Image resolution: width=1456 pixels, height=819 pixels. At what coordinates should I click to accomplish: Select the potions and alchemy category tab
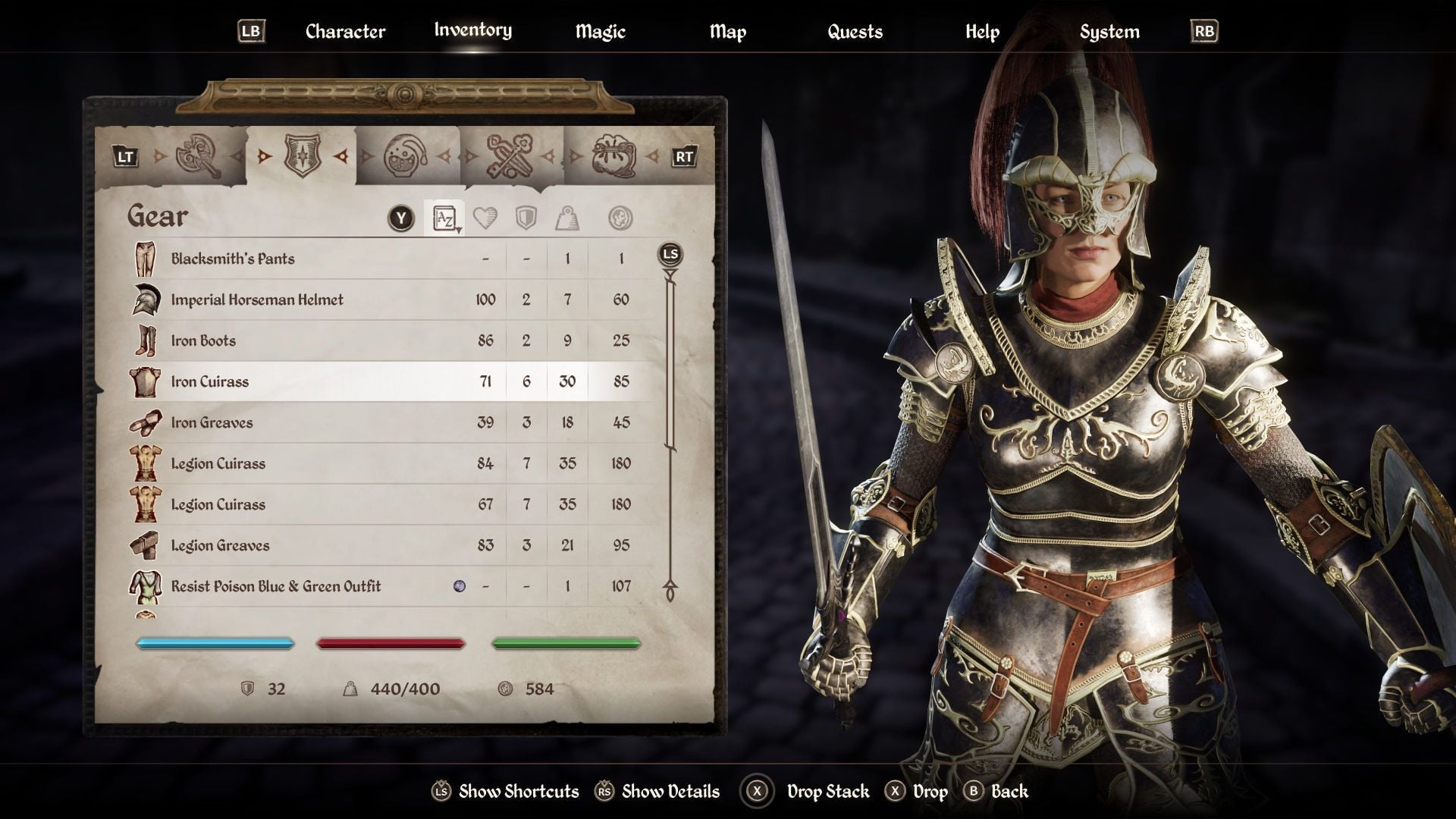(x=406, y=157)
